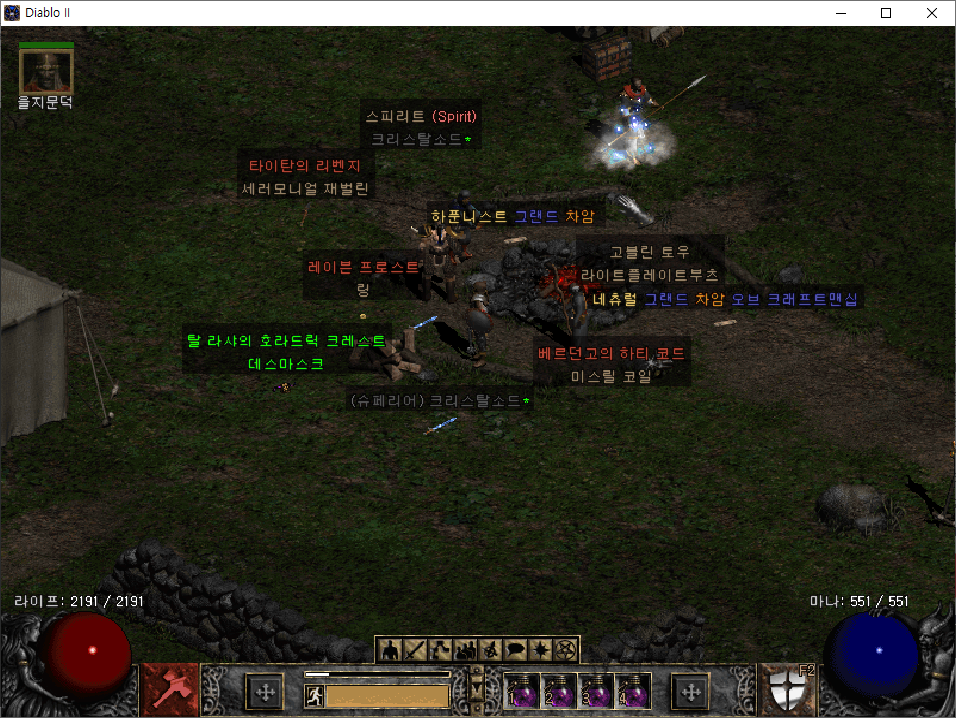Use the purple potion in belt slot 3
This screenshot has width=956, height=718.
pyautogui.click(x=597, y=690)
